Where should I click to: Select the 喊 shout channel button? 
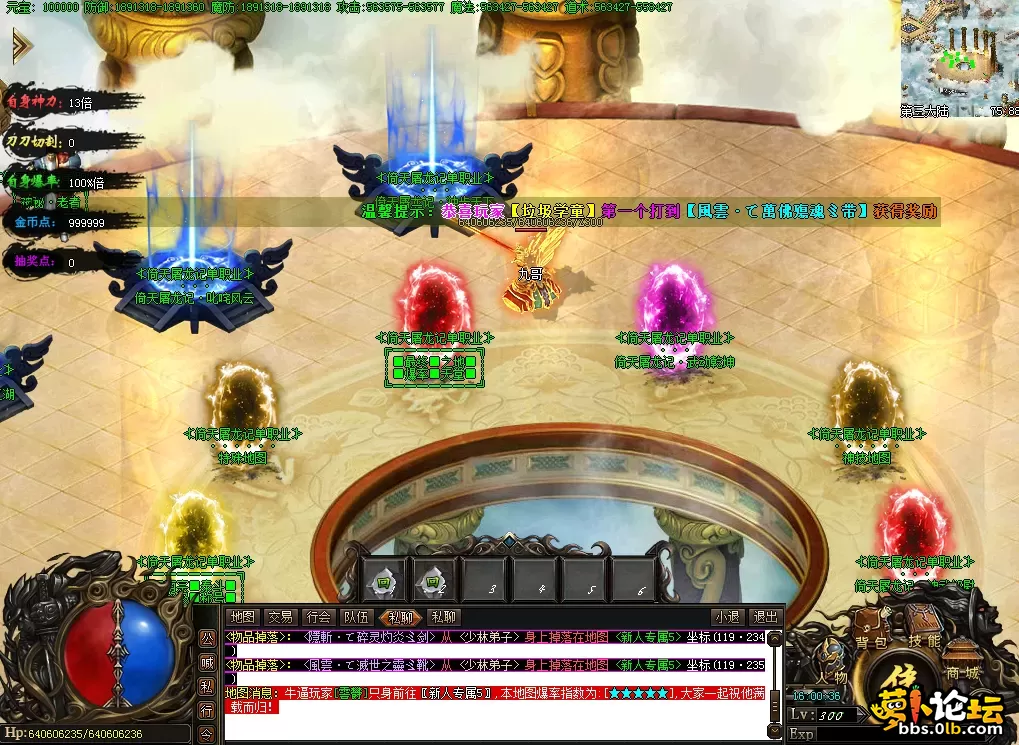tap(206, 662)
